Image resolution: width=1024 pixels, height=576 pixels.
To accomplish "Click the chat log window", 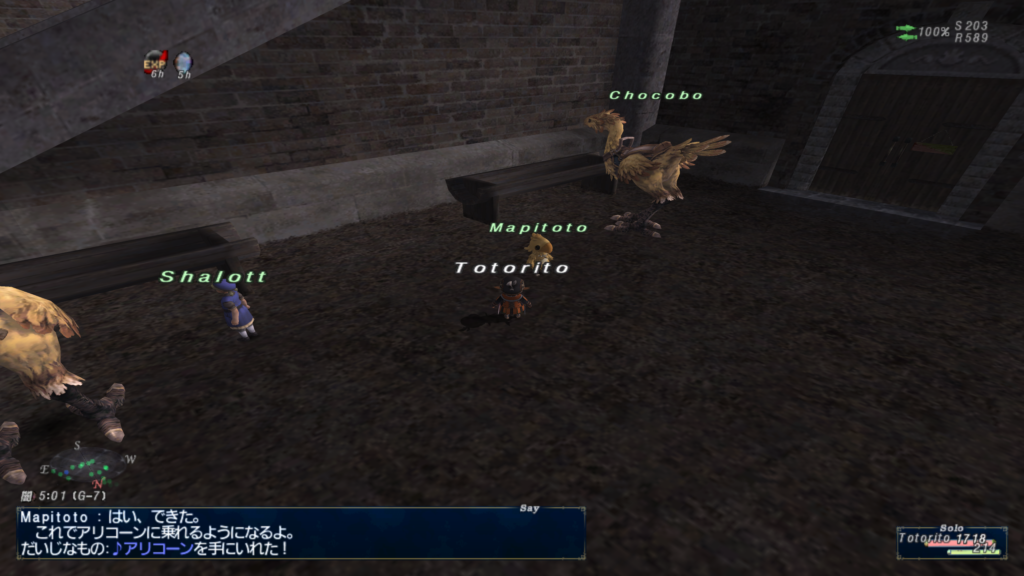I will [300, 533].
